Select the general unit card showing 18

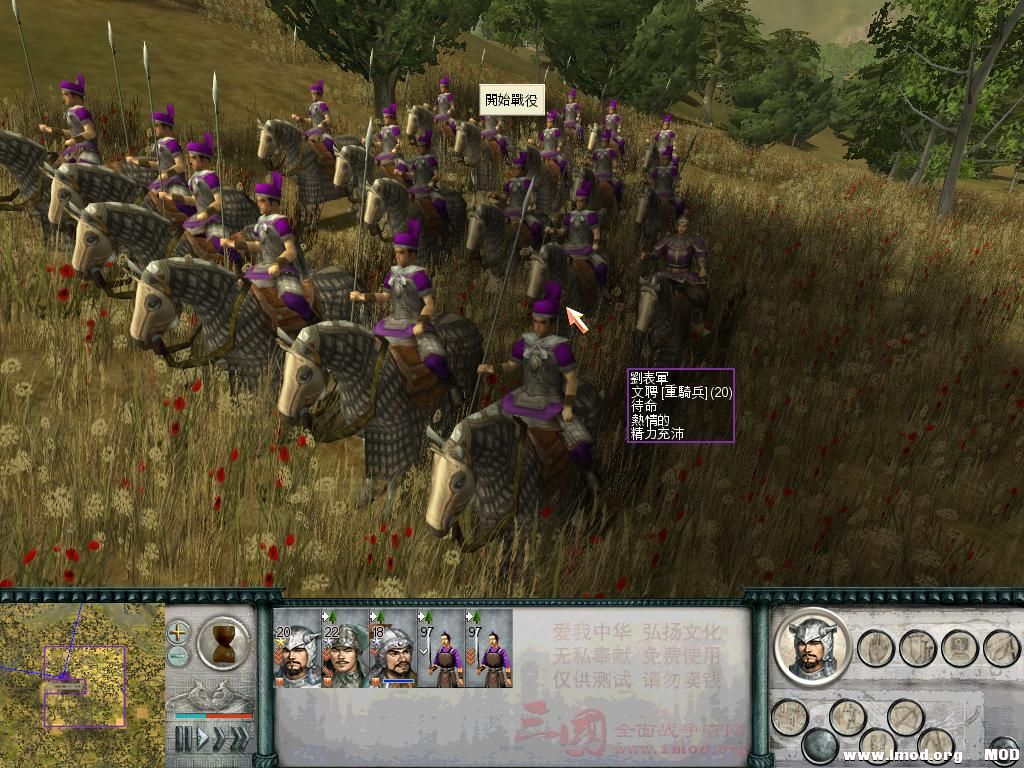pyautogui.click(x=393, y=649)
